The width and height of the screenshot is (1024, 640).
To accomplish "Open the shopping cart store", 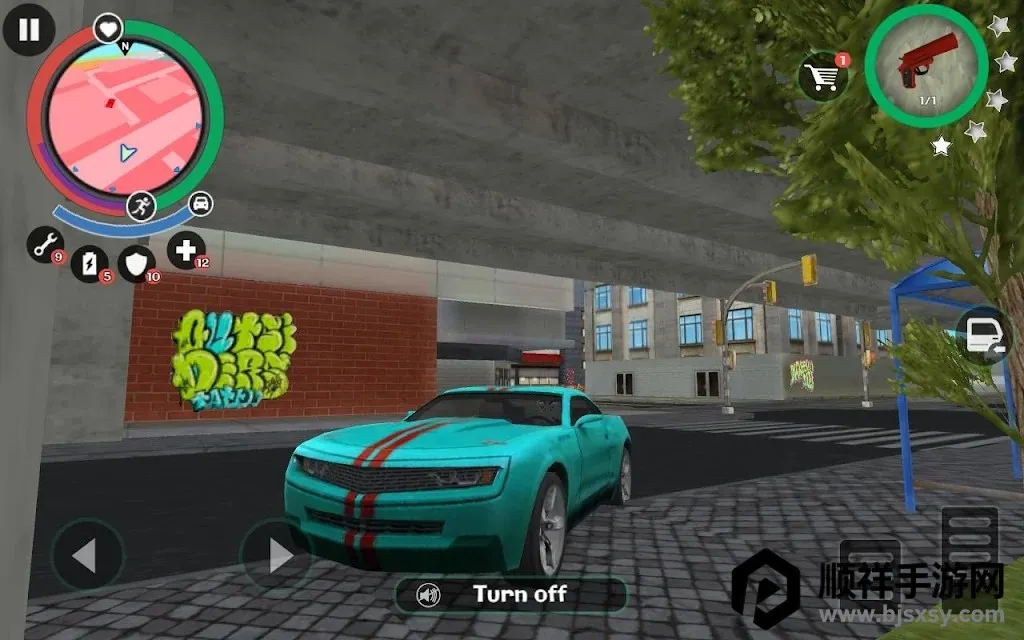I will coord(823,77).
